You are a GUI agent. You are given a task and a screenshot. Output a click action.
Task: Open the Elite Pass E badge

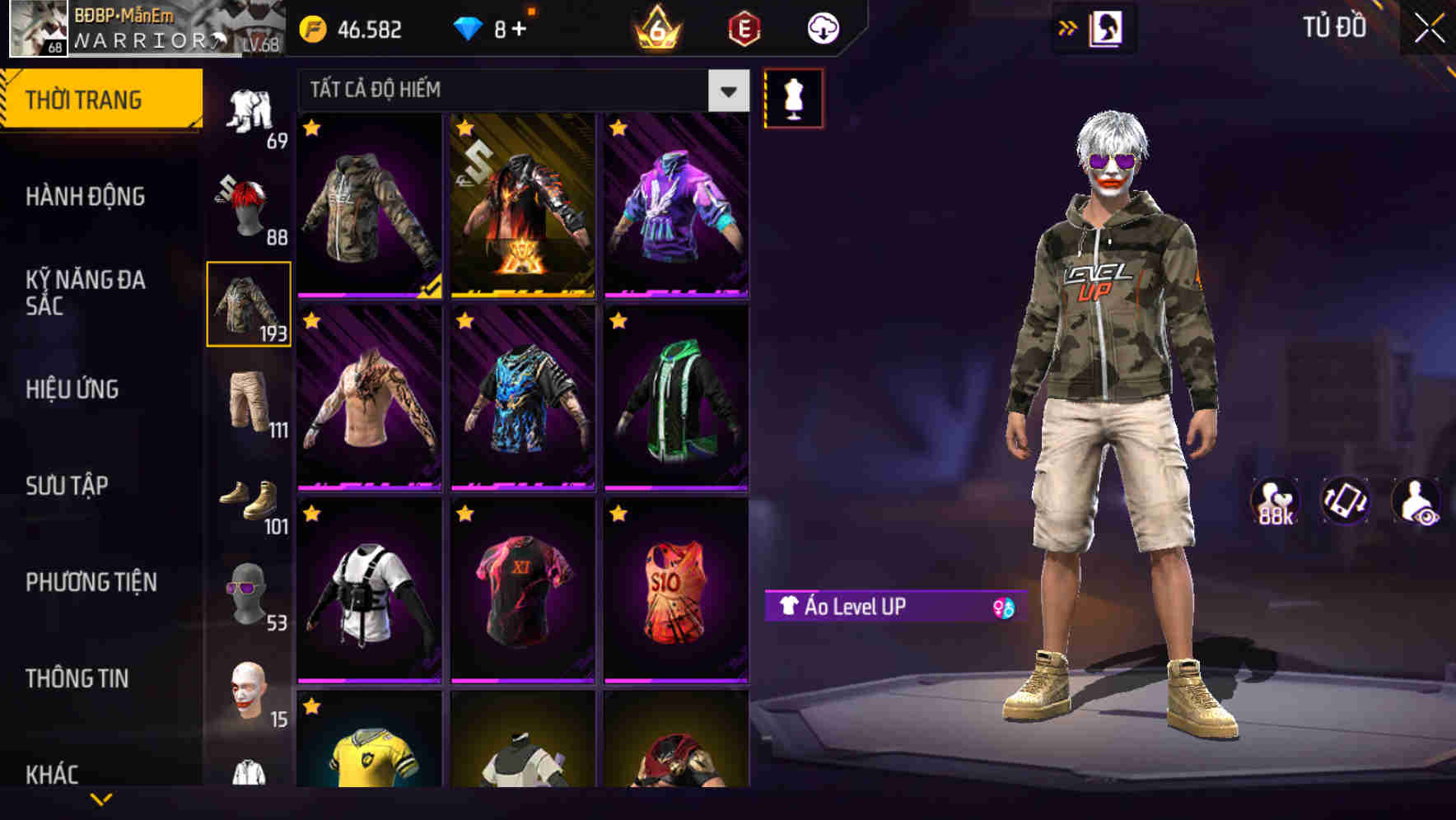745,27
